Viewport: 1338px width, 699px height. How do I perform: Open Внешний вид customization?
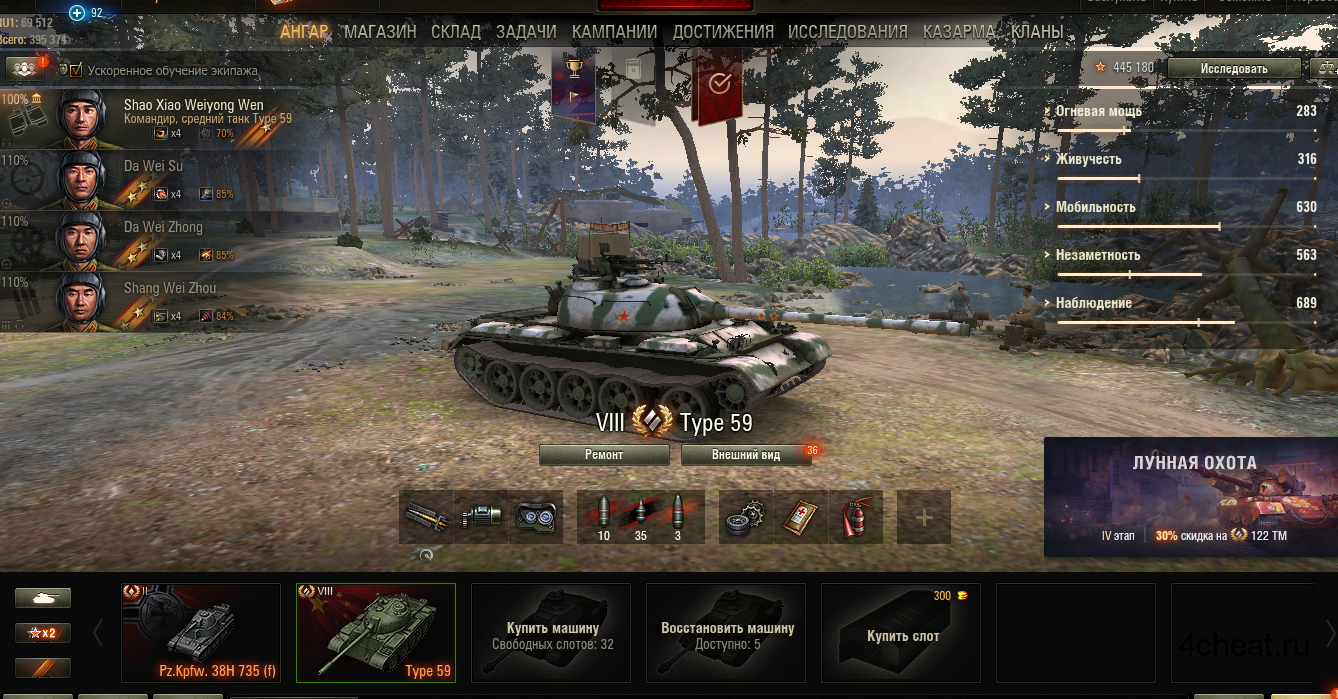745,455
